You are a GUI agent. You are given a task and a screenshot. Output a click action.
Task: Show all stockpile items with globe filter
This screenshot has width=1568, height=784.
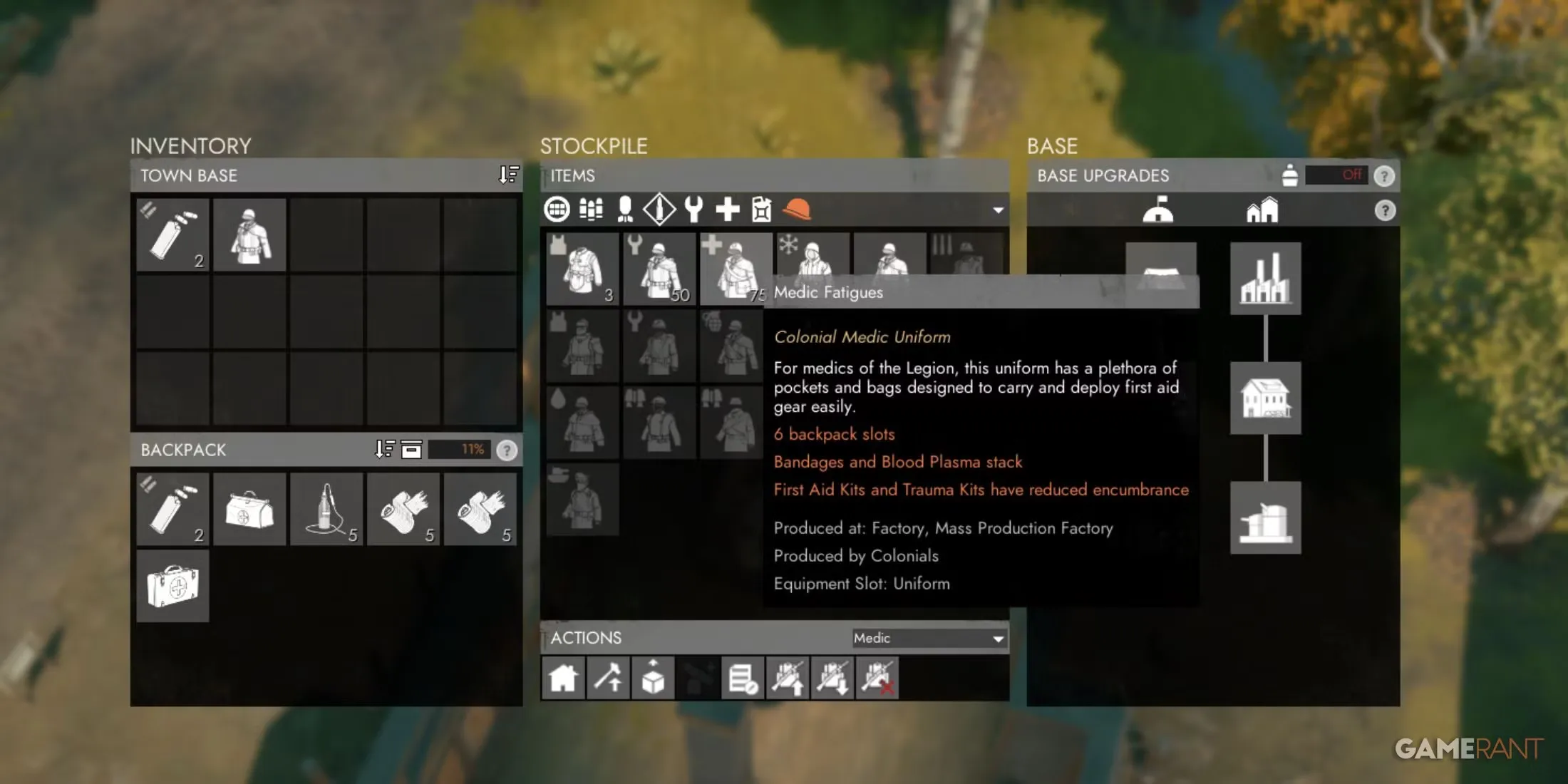[x=557, y=210]
